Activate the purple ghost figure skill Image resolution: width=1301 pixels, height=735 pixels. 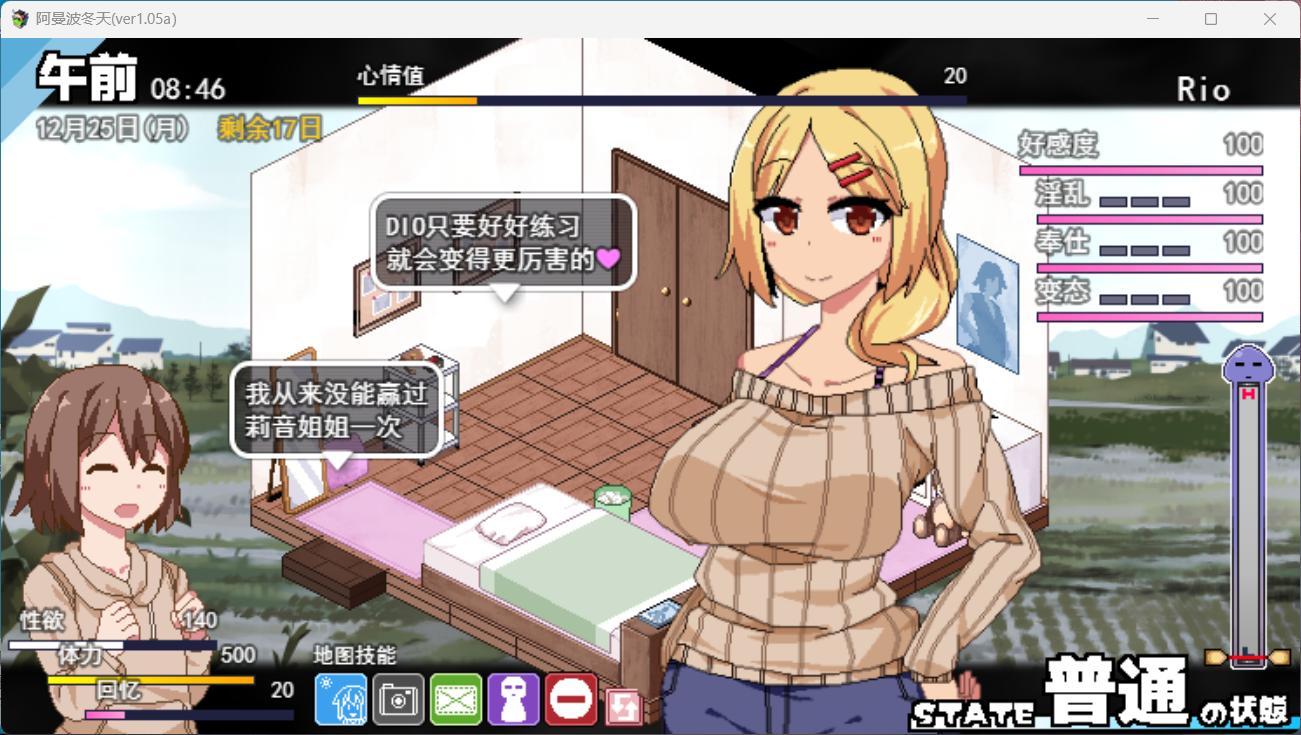point(514,699)
